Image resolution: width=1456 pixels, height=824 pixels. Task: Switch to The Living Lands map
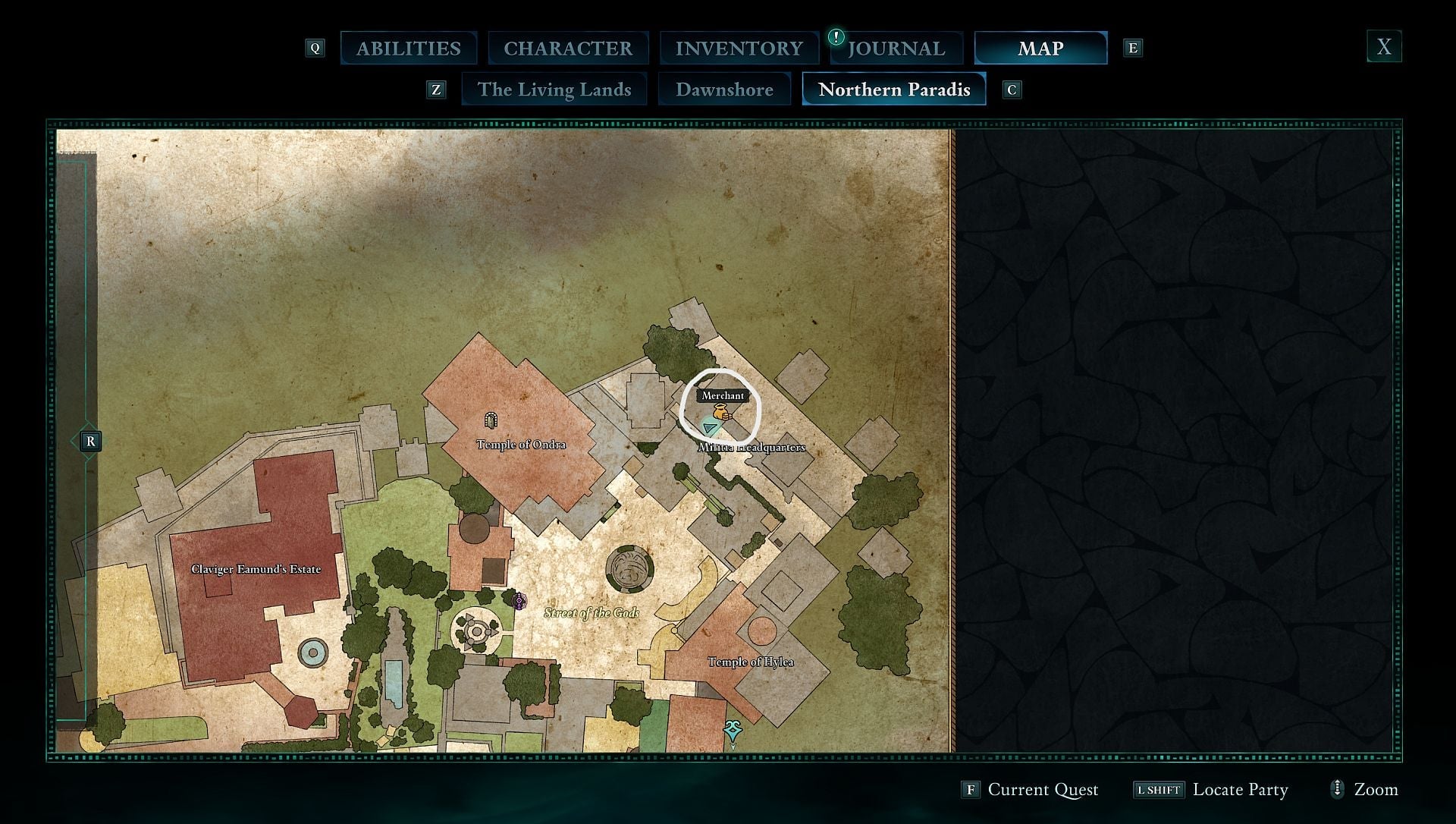(554, 89)
